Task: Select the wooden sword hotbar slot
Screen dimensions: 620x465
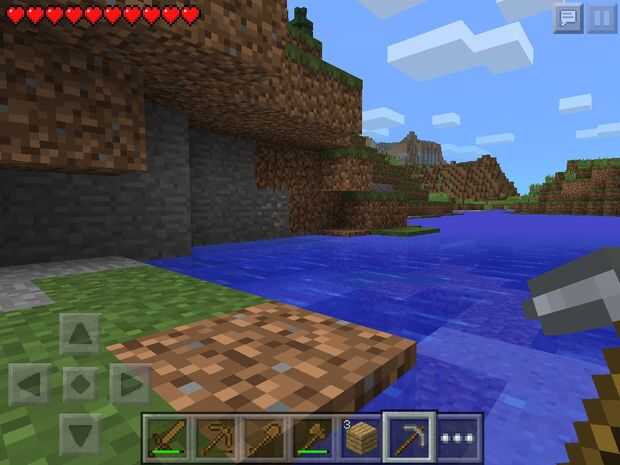Action: pyautogui.click(x=167, y=437)
